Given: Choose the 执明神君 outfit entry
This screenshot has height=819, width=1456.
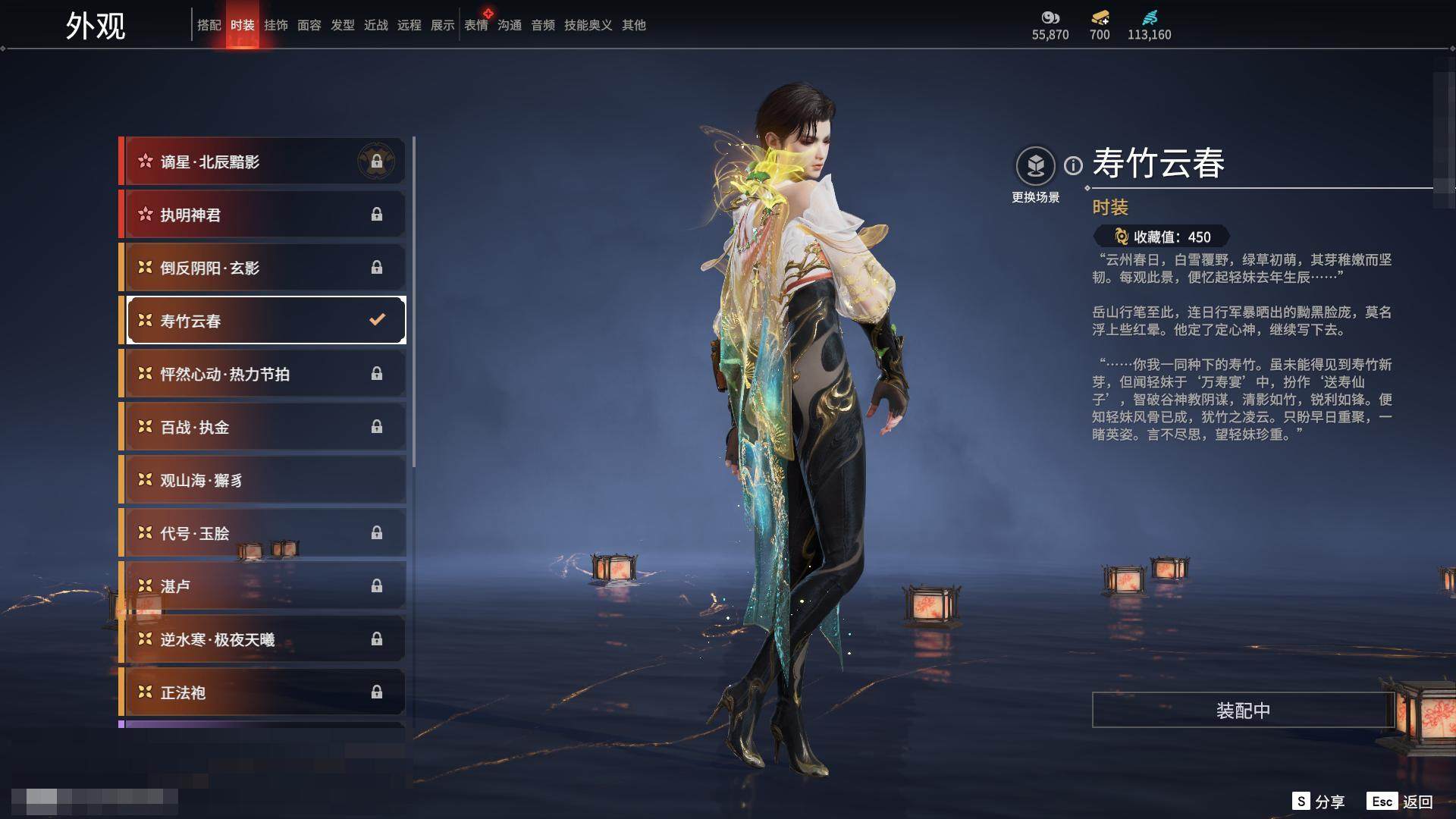Looking at the screenshot, I should [x=263, y=215].
